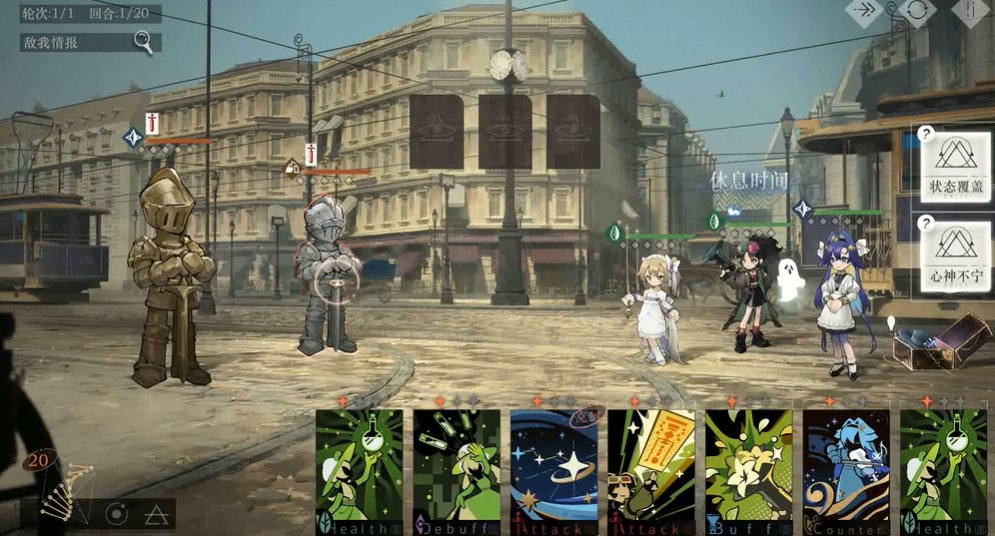Image resolution: width=995 pixels, height=536 pixels.
Task: Show help for the 状态覆盖 skill
Action: 927,134
